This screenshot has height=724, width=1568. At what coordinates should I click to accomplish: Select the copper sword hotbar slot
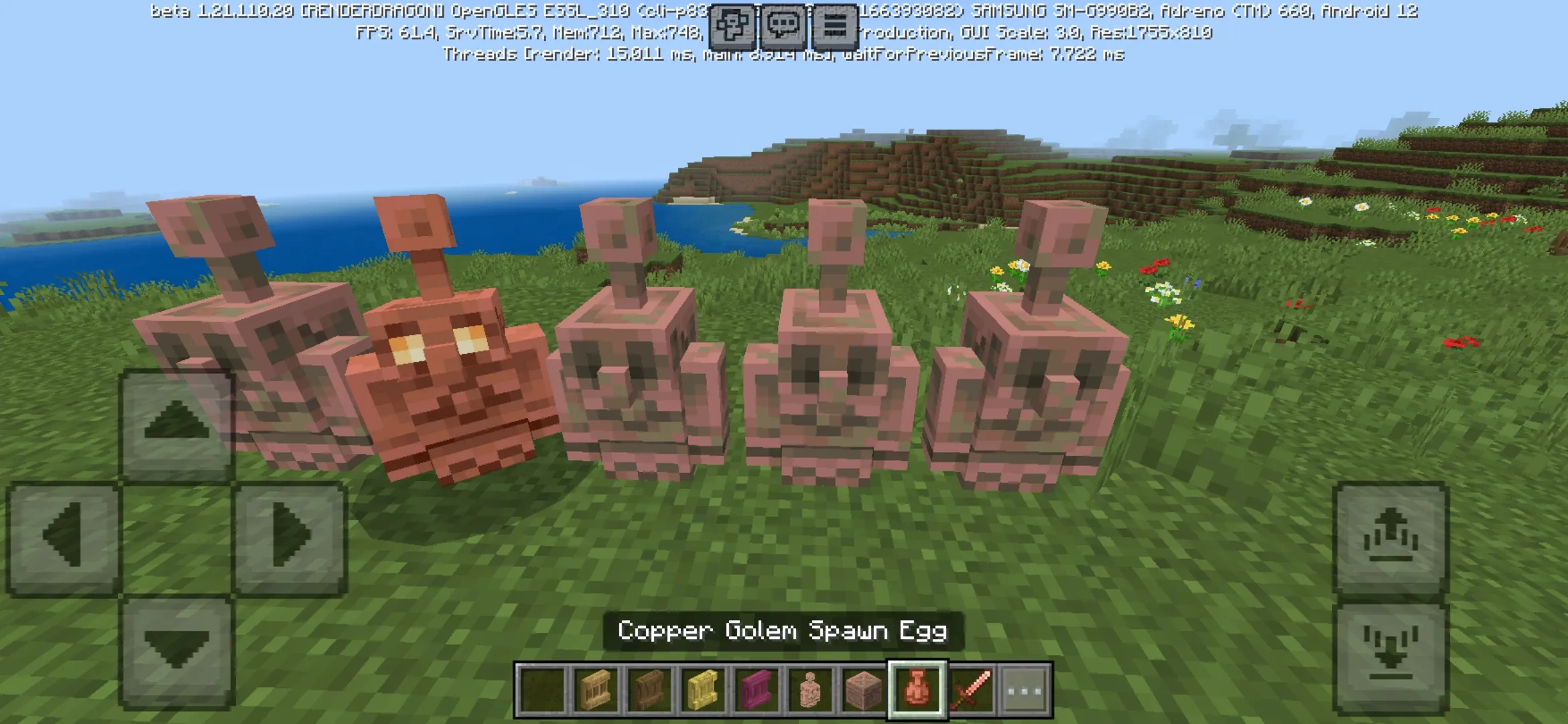(971, 690)
